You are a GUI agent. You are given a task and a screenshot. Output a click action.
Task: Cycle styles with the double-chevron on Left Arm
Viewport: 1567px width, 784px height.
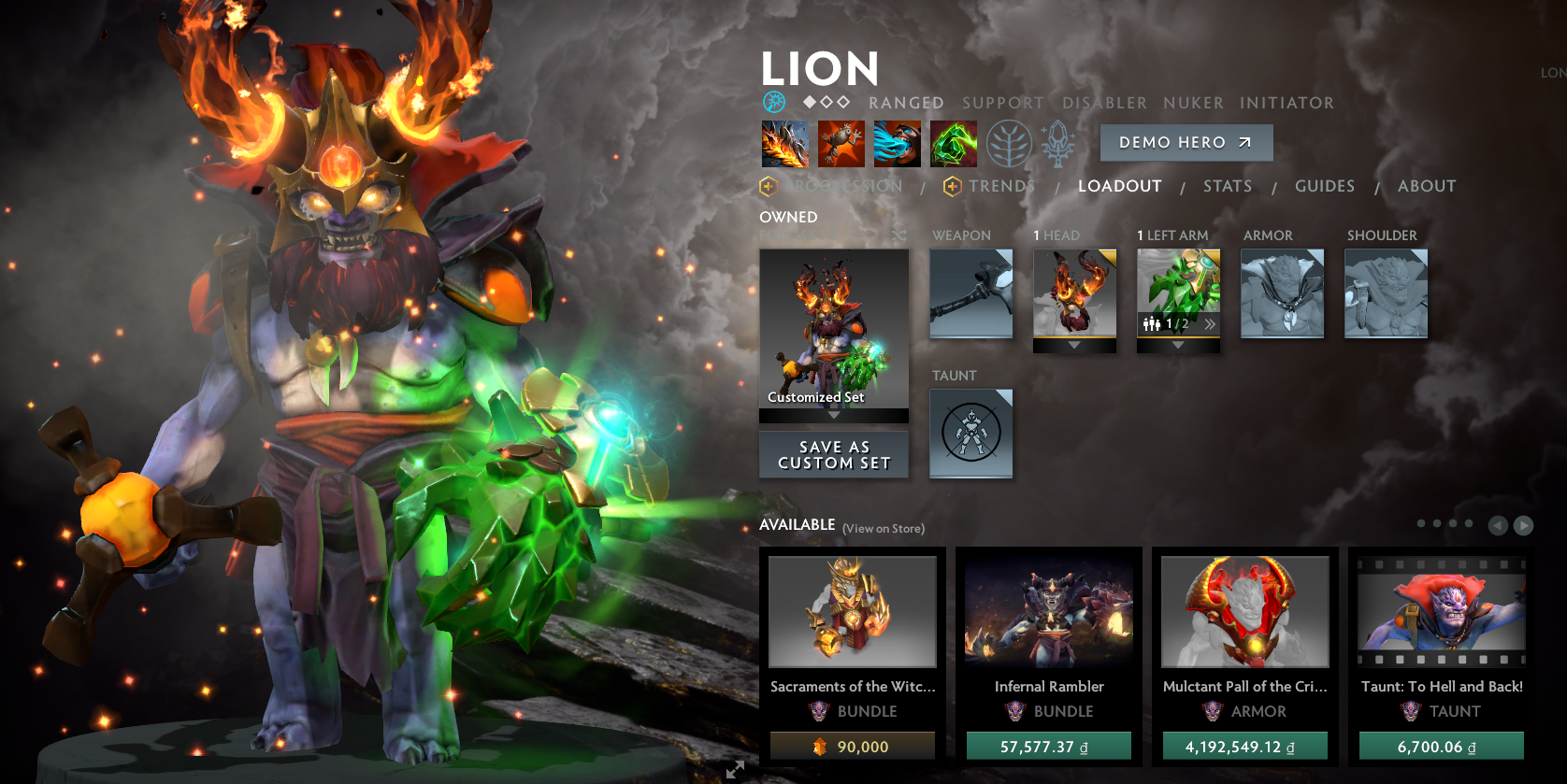click(x=1211, y=323)
